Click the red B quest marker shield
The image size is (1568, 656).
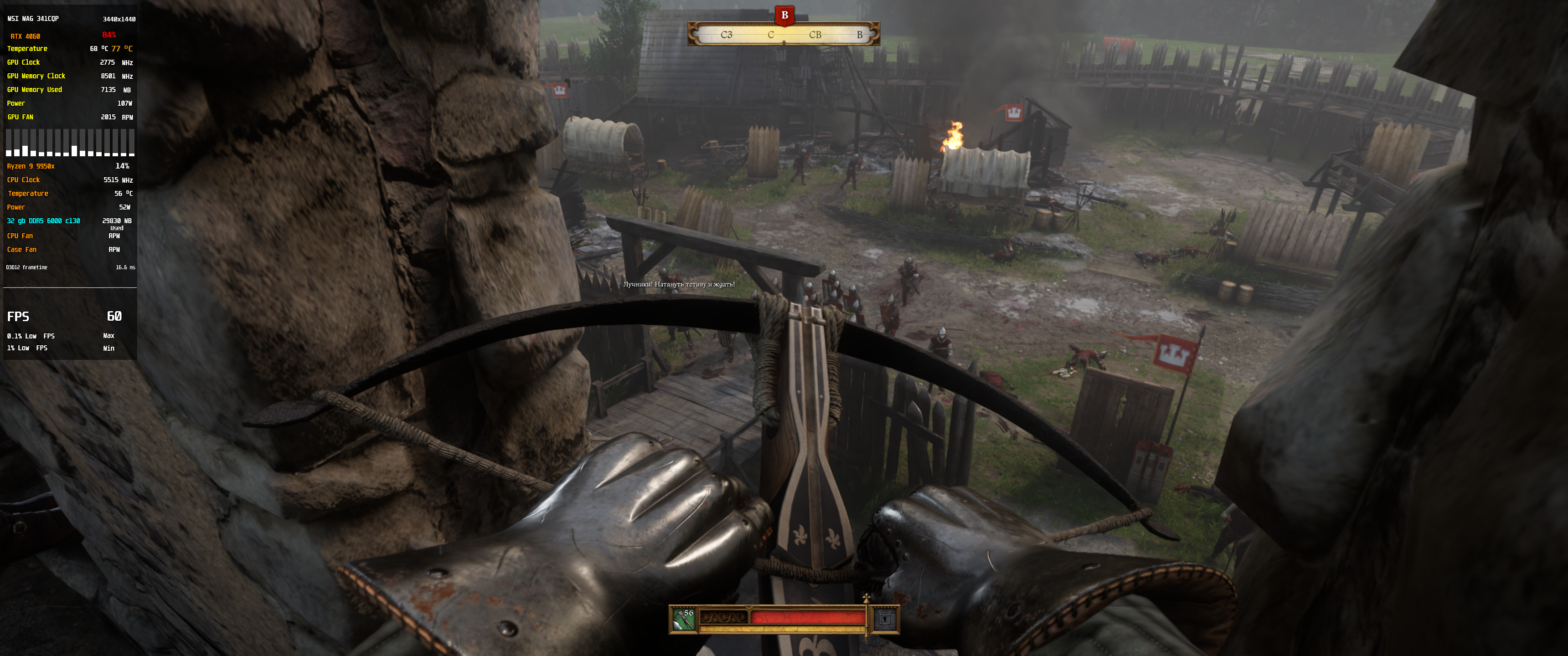point(784,15)
